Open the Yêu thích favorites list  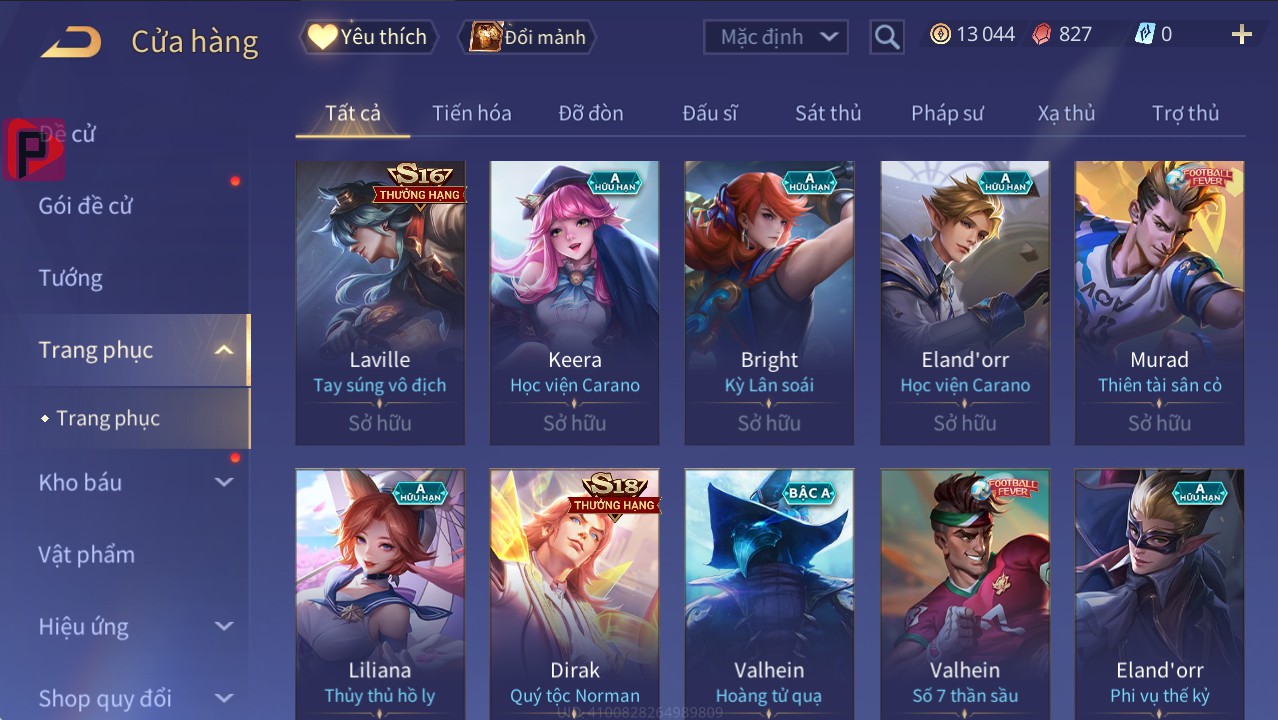pyautogui.click(x=368, y=37)
